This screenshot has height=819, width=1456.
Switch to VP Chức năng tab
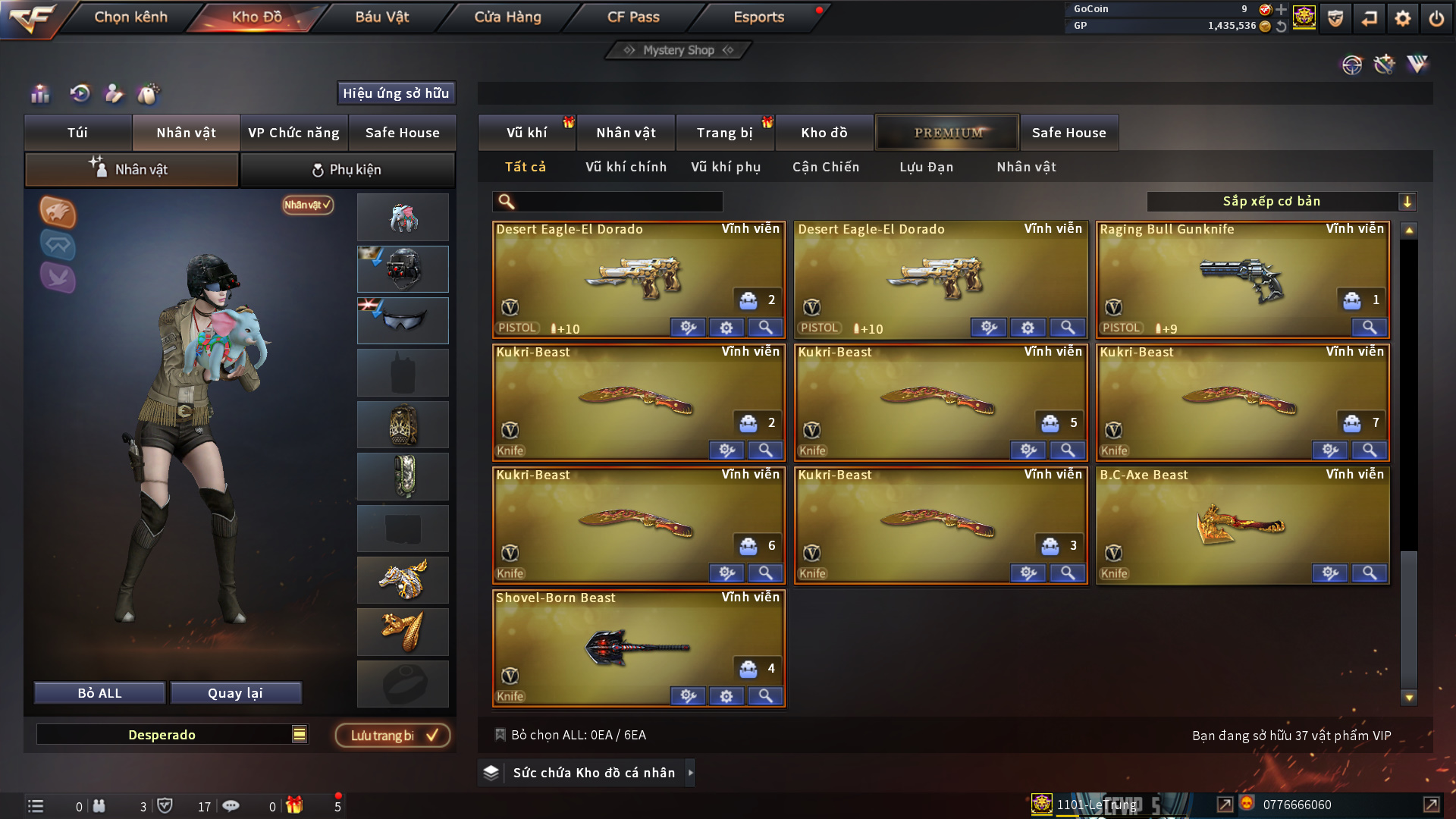point(293,133)
